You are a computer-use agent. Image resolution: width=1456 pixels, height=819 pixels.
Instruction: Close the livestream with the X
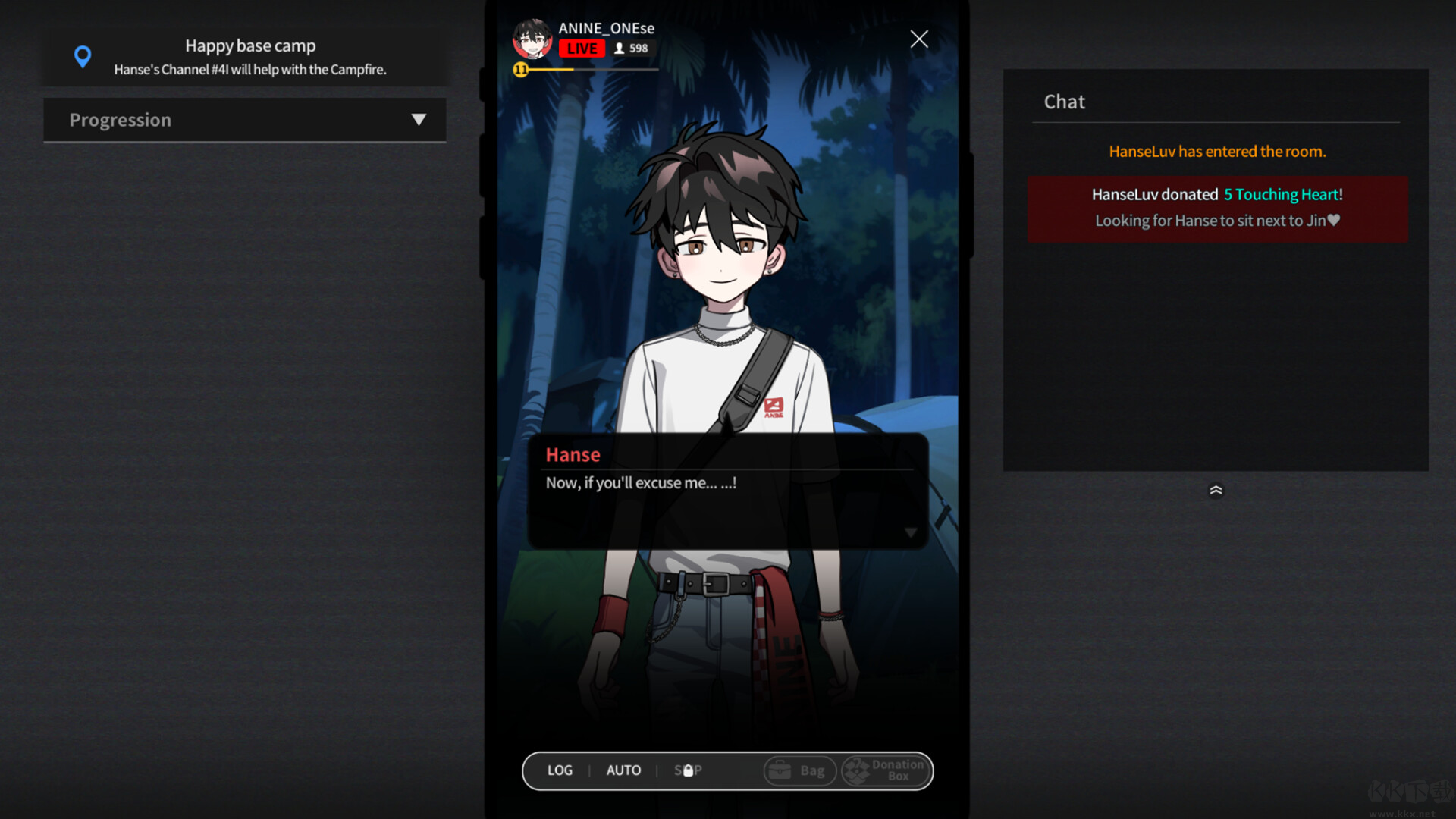[918, 39]
